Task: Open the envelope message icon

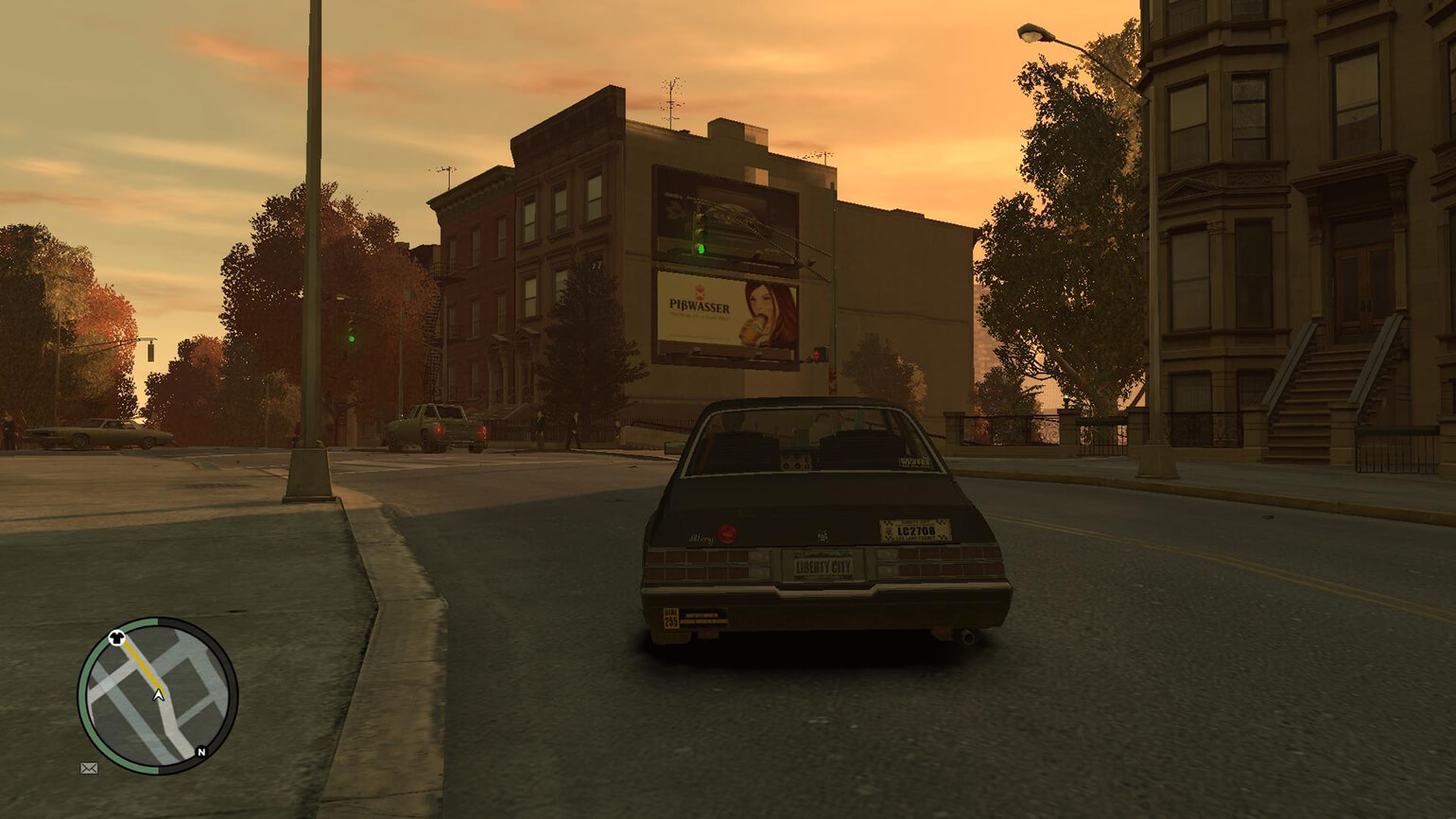Action: tap(89, 768)
